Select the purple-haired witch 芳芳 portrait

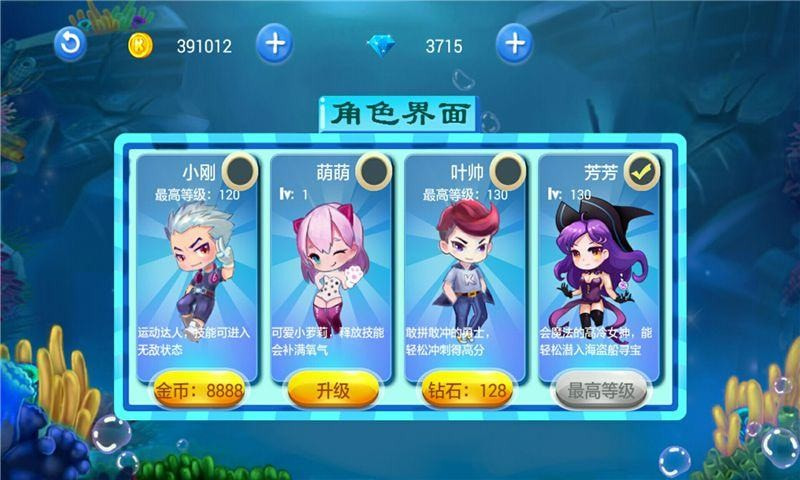coord(598,262)
